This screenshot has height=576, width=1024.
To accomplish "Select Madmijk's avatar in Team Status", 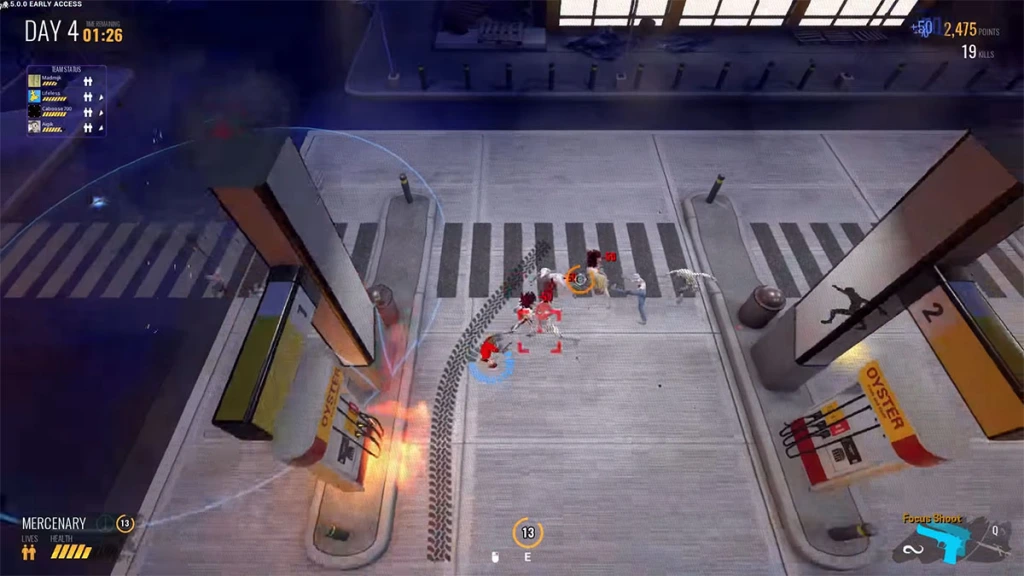I will 34,80.
